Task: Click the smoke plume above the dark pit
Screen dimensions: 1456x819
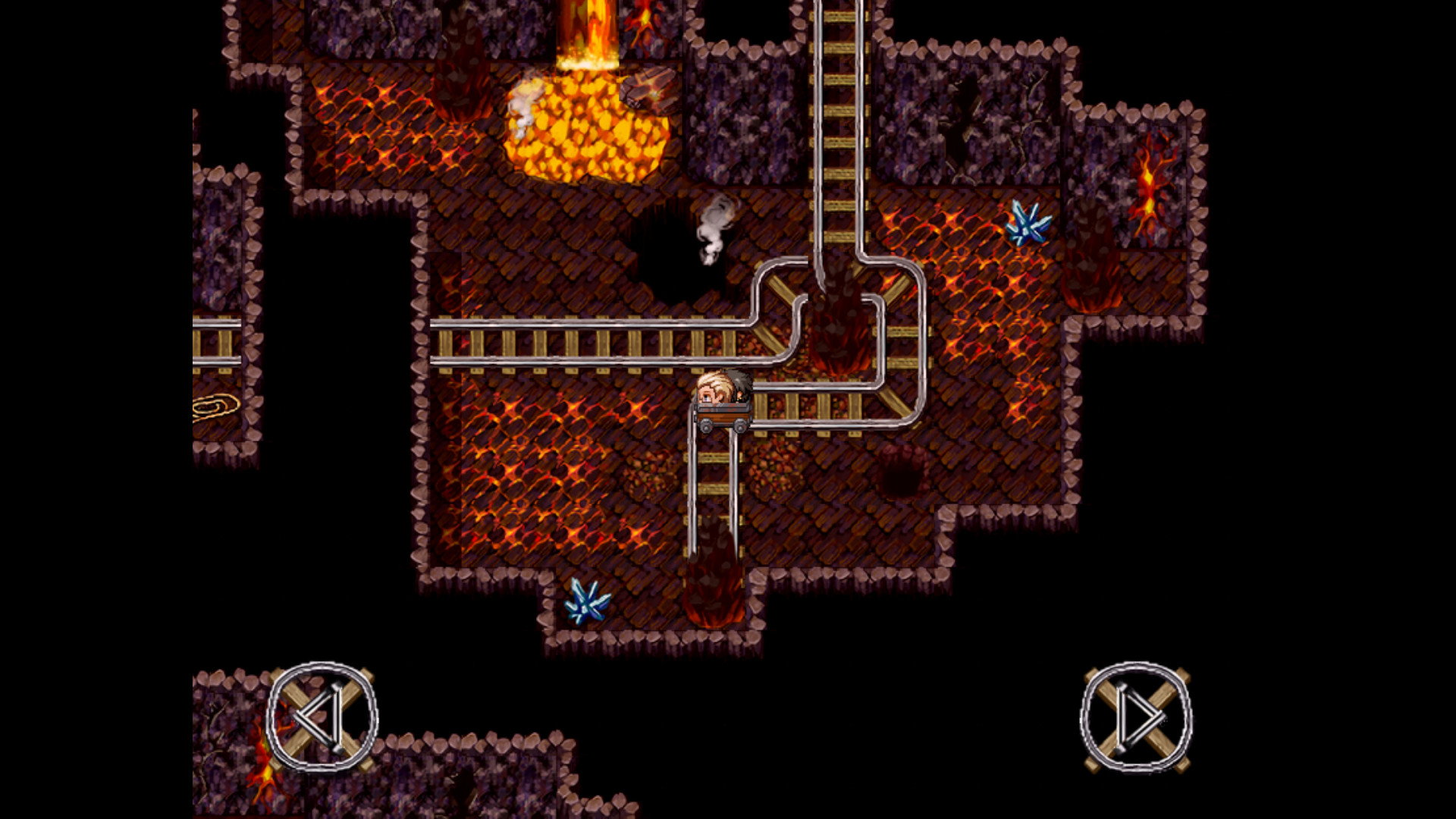Action: point(711,231)
